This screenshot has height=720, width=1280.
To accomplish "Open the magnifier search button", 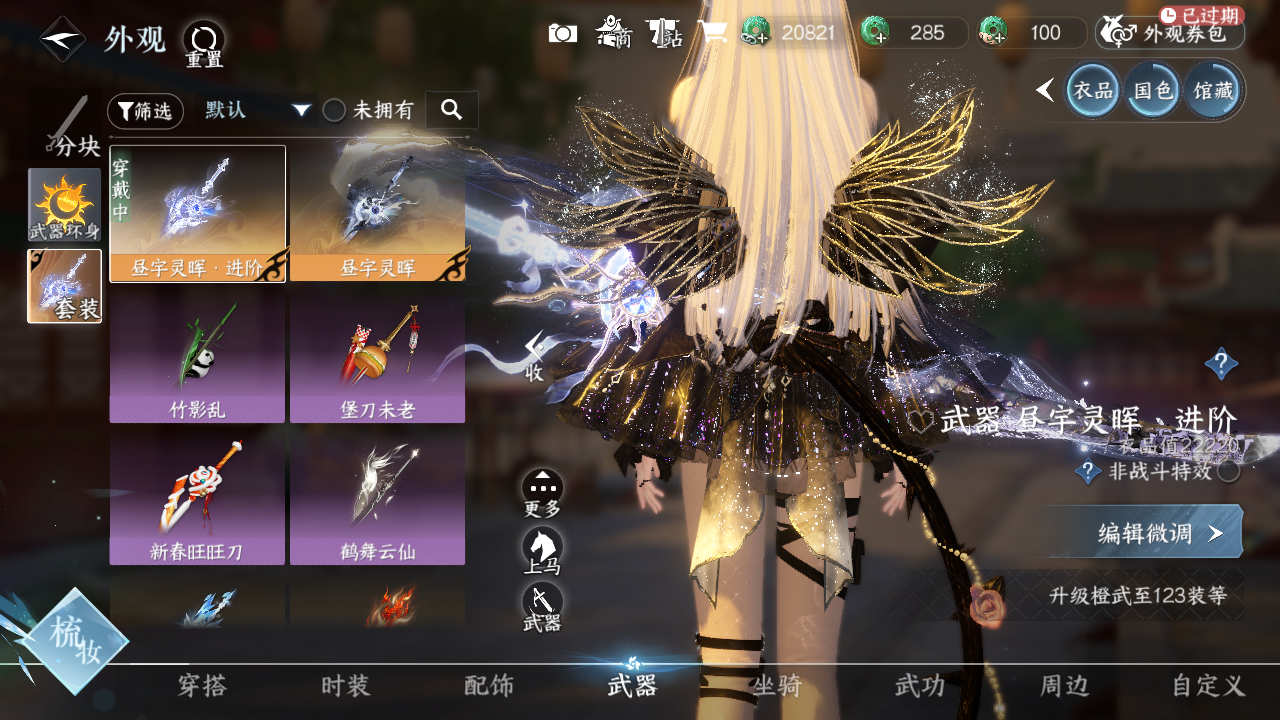I will tap(452, 110).
